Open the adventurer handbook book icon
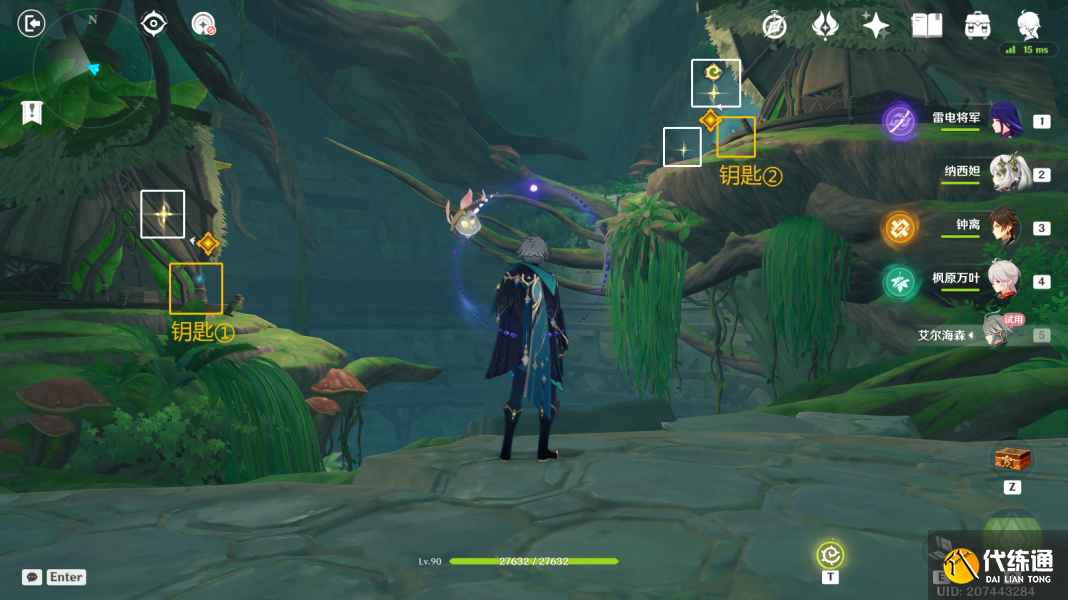 pos(927,26)
